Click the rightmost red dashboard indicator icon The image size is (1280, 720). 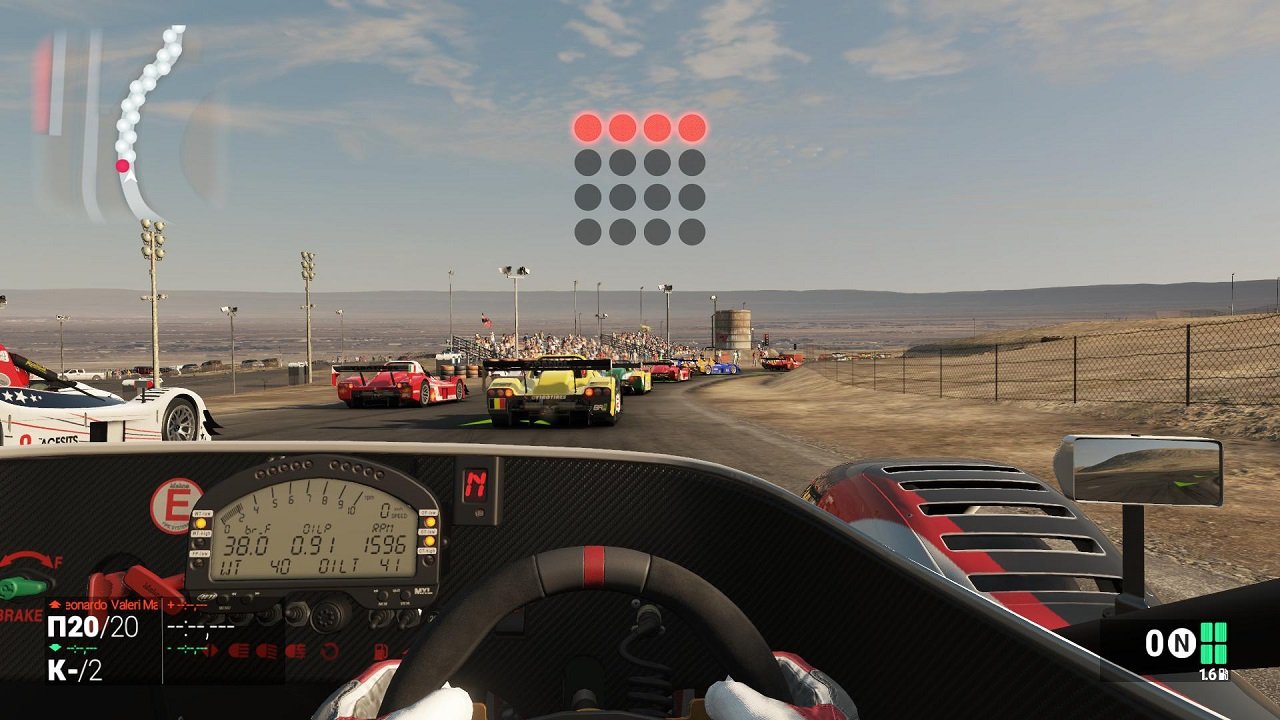pos(380,650)
